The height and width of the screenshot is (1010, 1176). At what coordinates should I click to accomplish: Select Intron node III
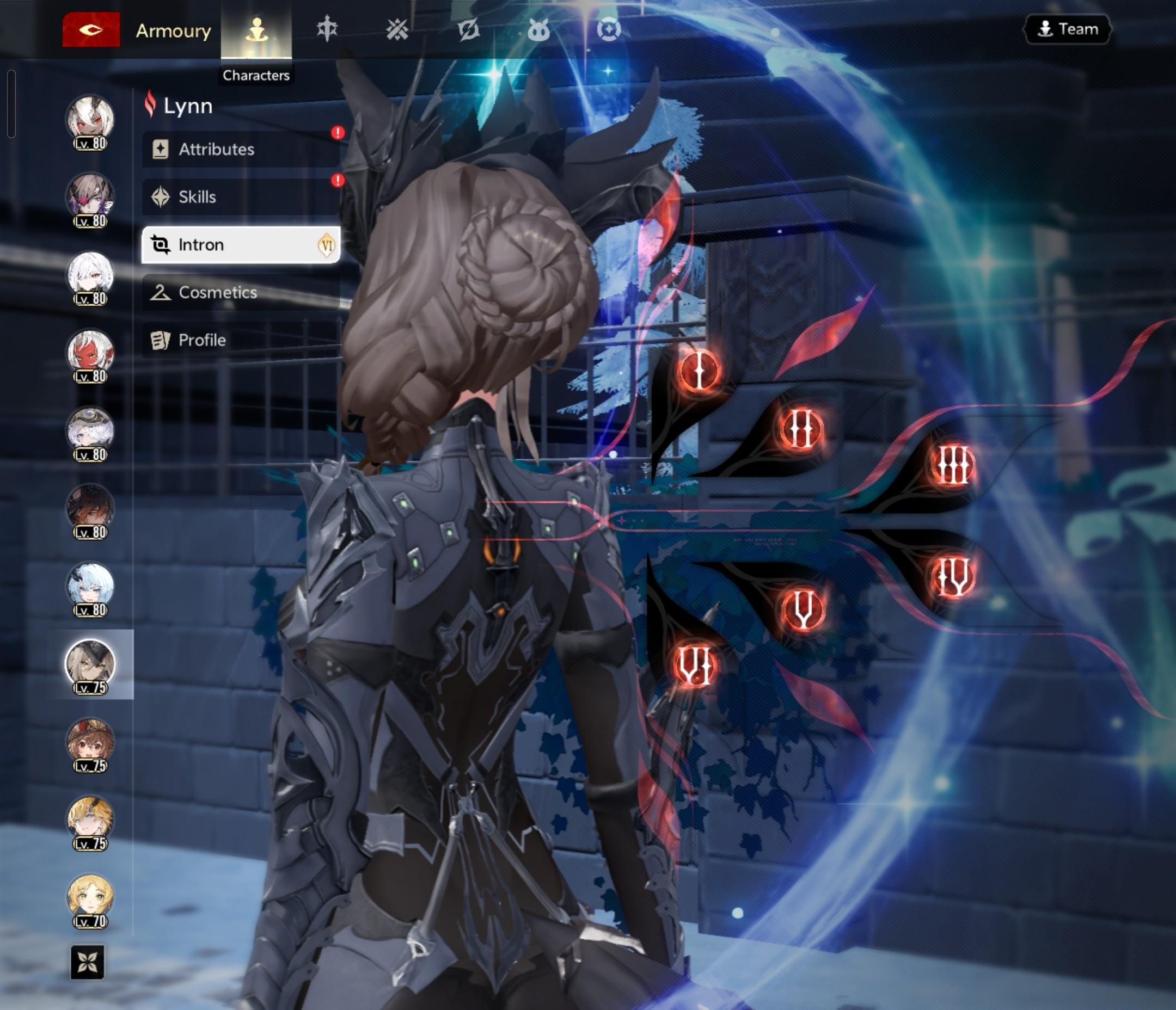953,465
